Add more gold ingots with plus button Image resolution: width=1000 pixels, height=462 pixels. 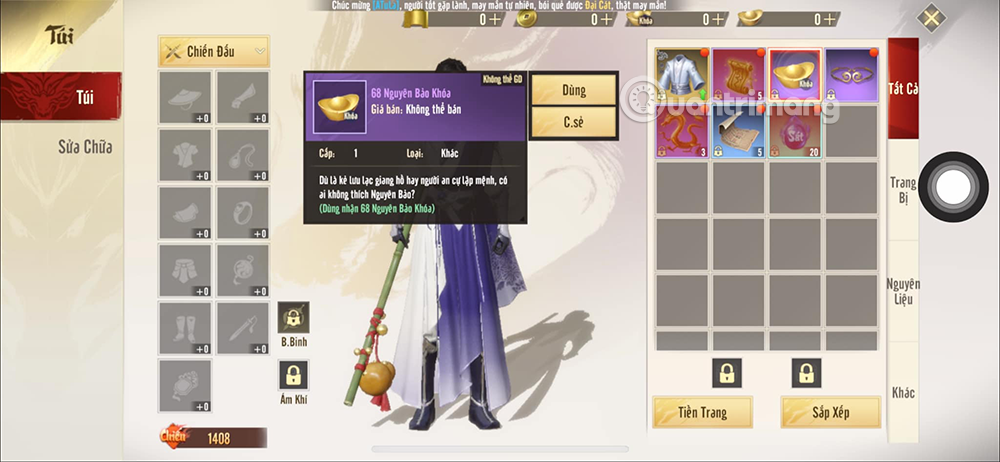pos(495,19)
